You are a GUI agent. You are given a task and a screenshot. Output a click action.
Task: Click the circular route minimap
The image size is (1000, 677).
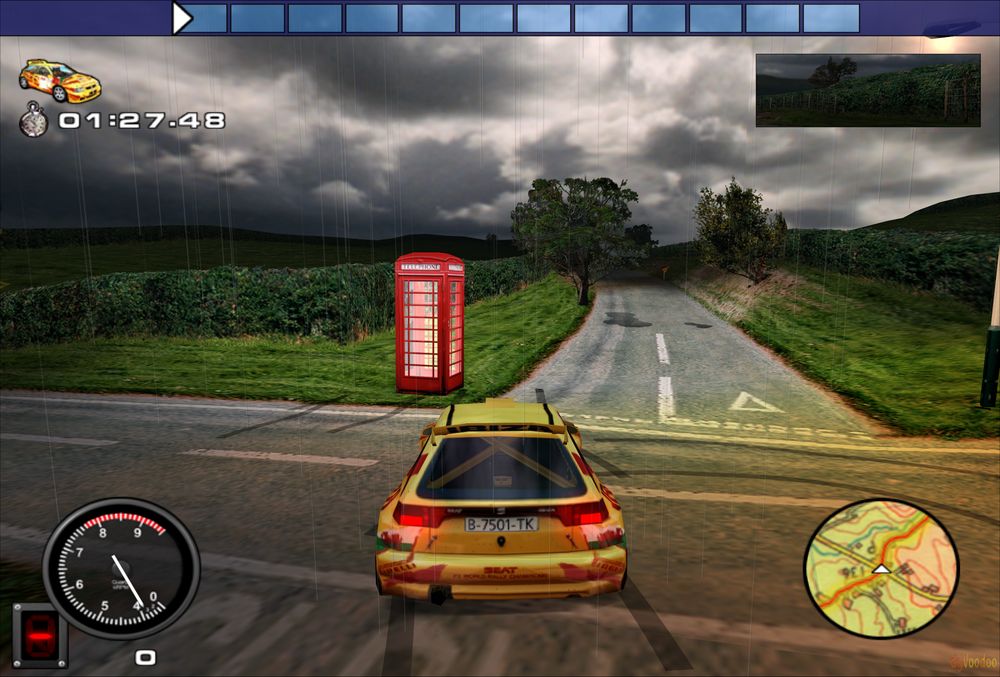point(881,569)
